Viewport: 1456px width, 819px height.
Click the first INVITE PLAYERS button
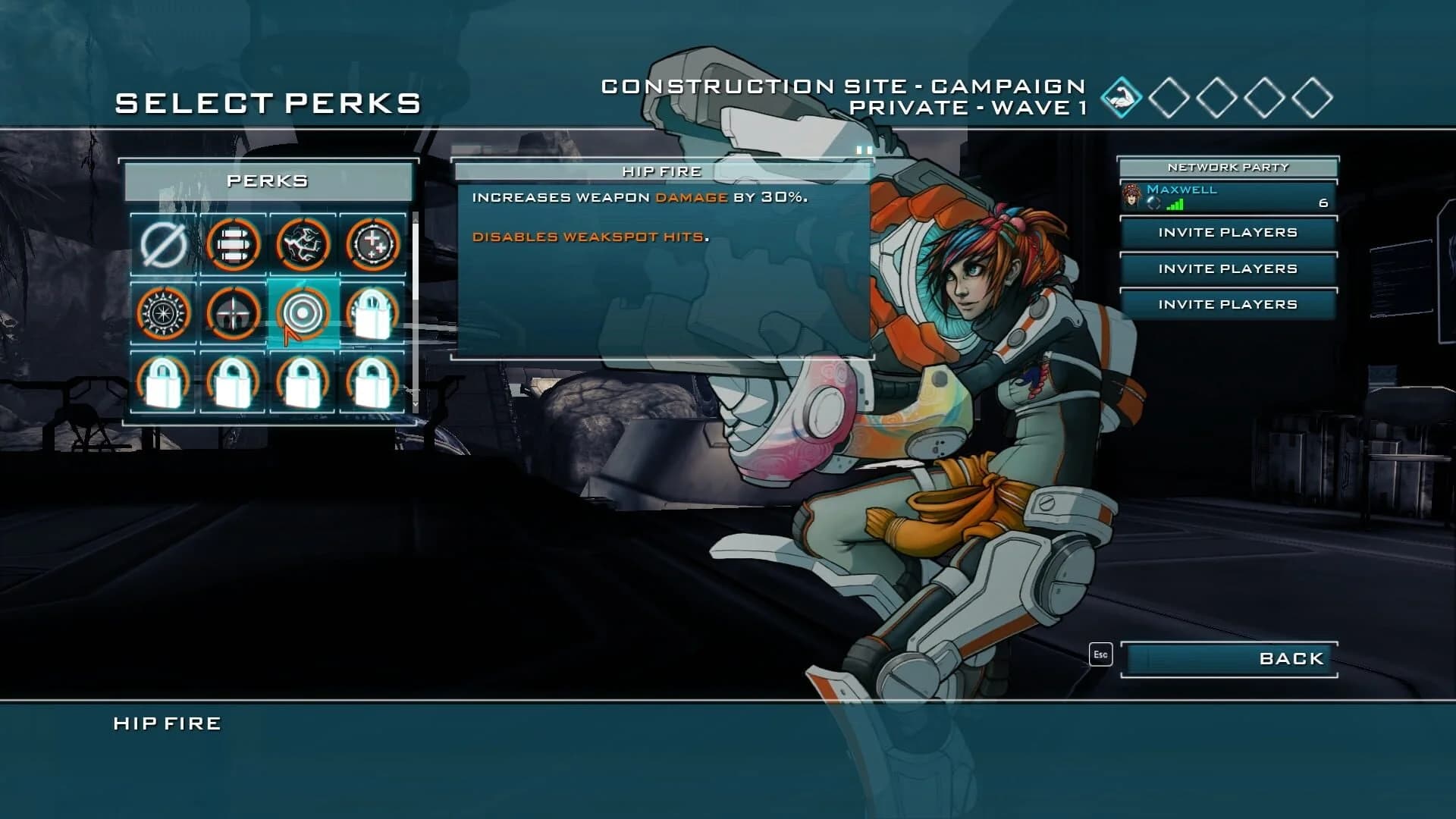click(1228, 233)
